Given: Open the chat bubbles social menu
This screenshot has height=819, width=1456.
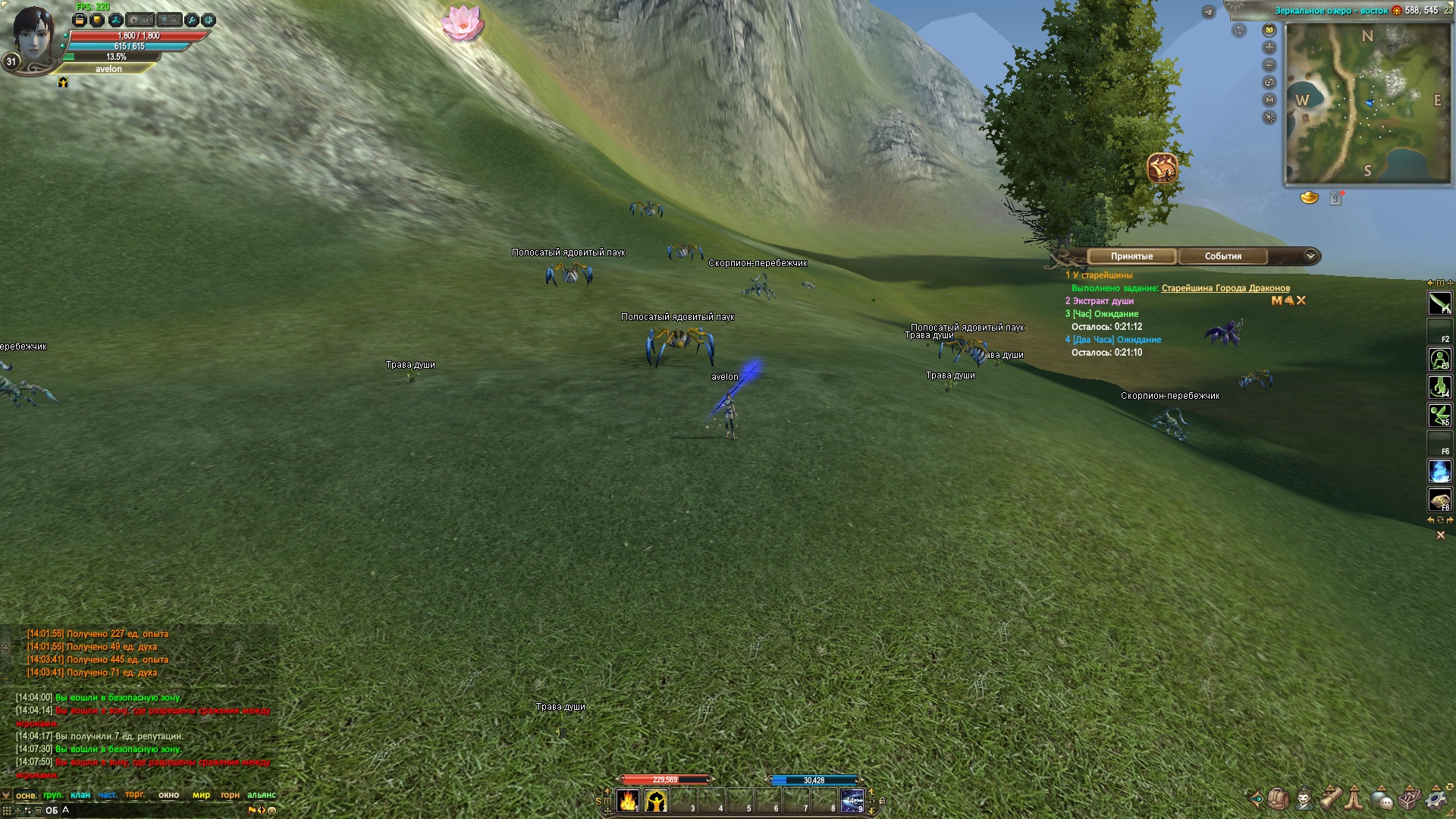Looking at the screenshot, I should point(1382,799).
